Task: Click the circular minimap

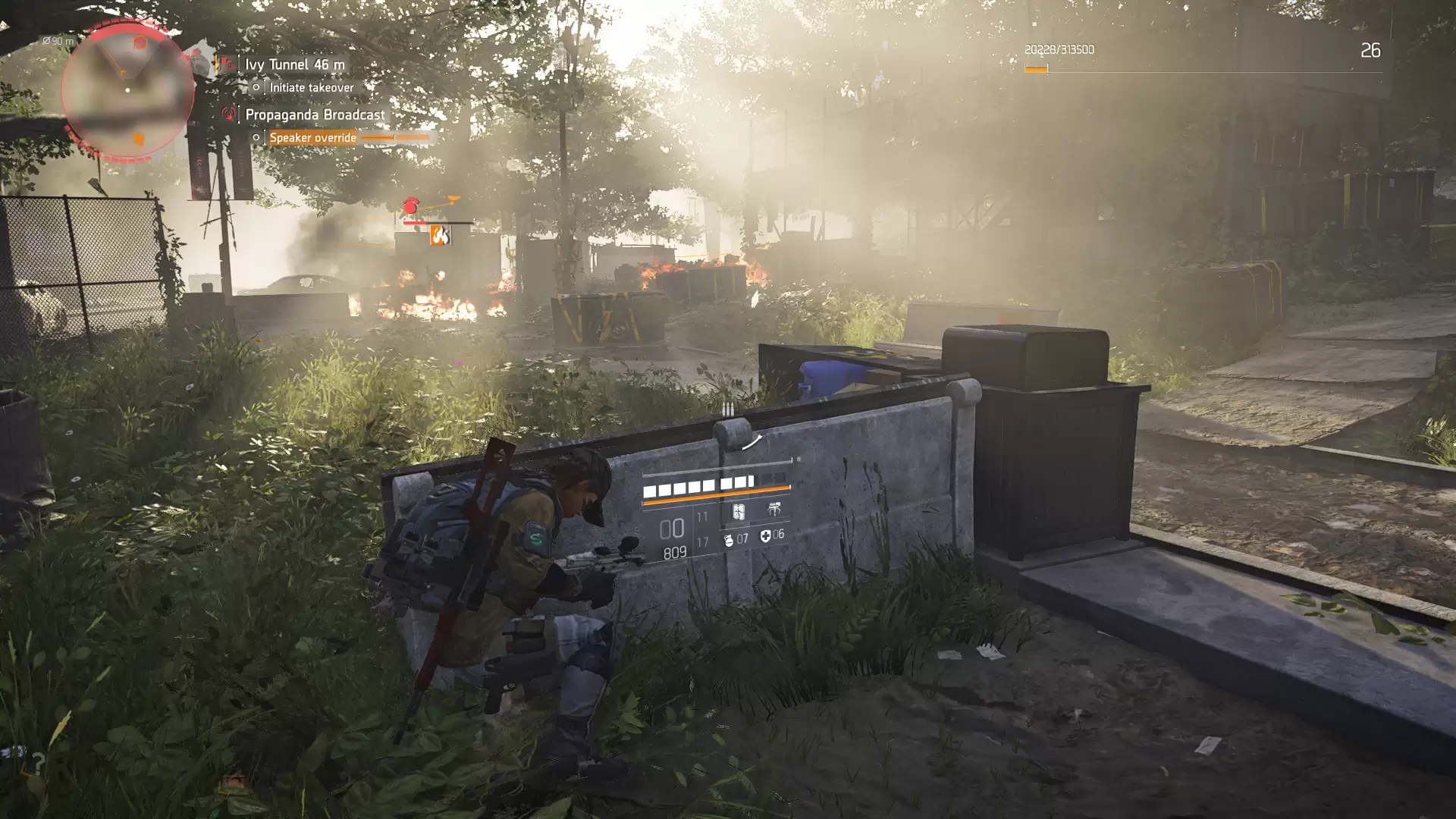Action: 127,91
